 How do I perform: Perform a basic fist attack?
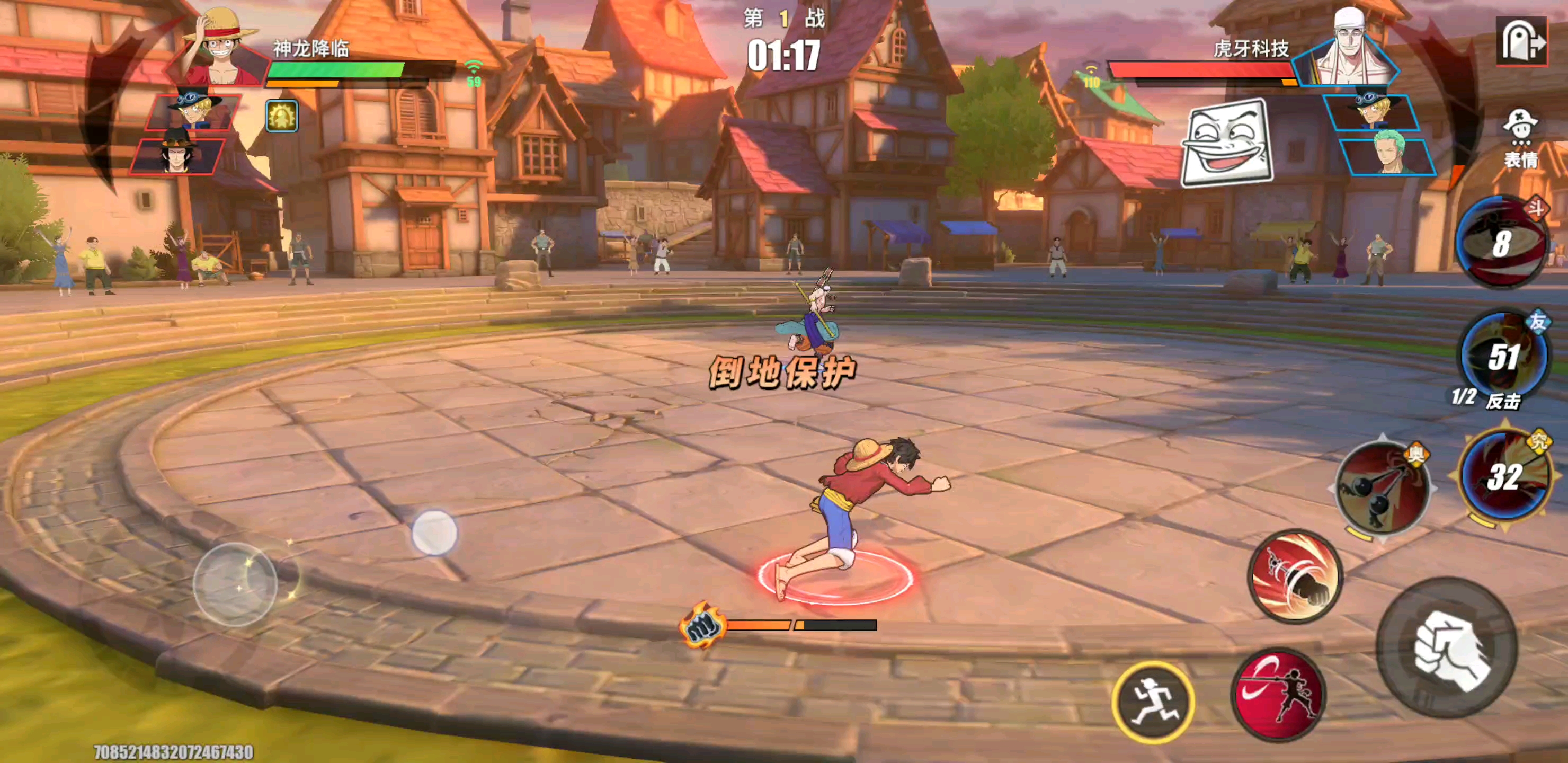click(x=1447, y=648)
